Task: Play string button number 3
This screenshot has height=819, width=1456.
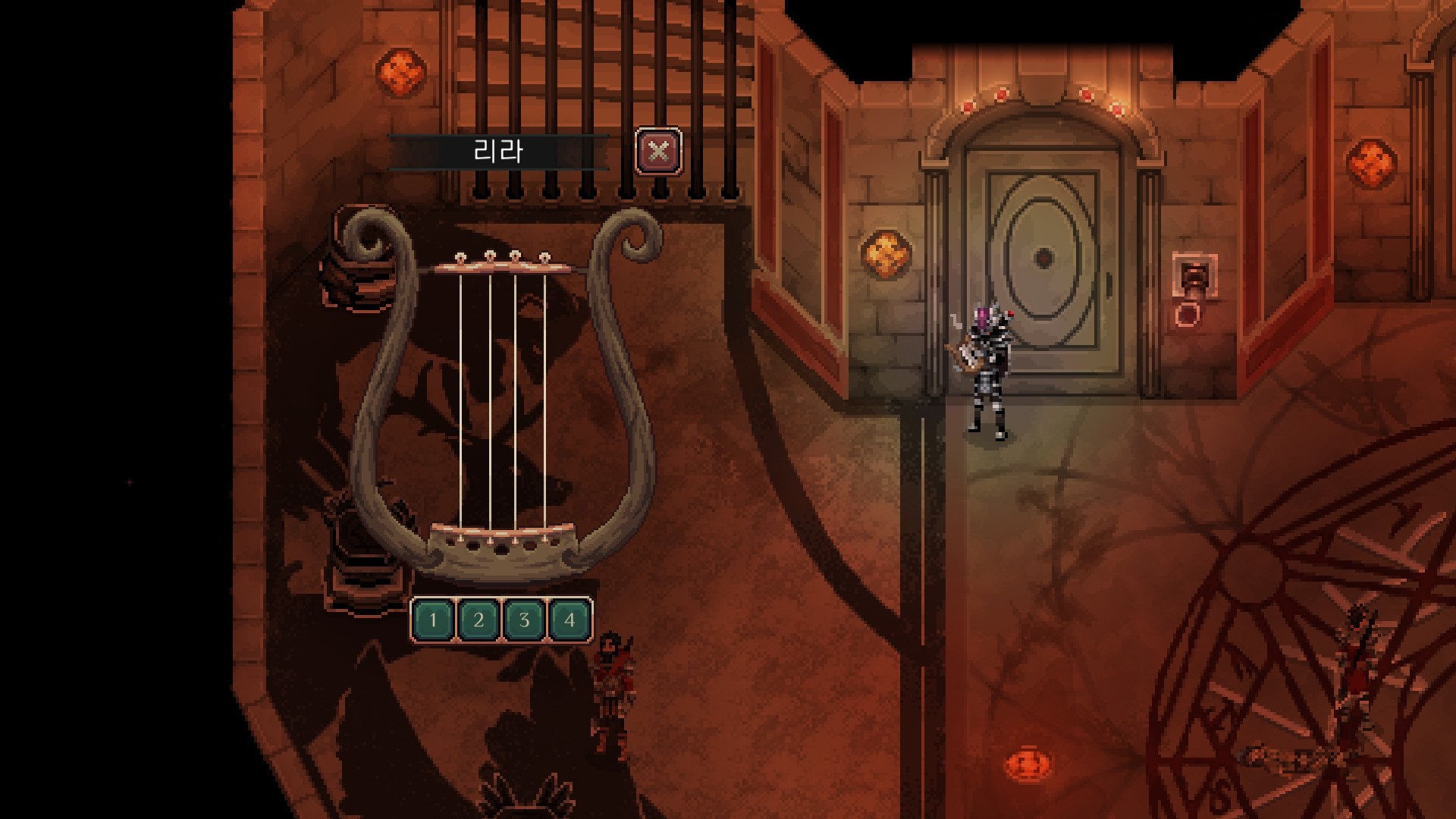Action: pyautogui.click(x=524, y=620)
